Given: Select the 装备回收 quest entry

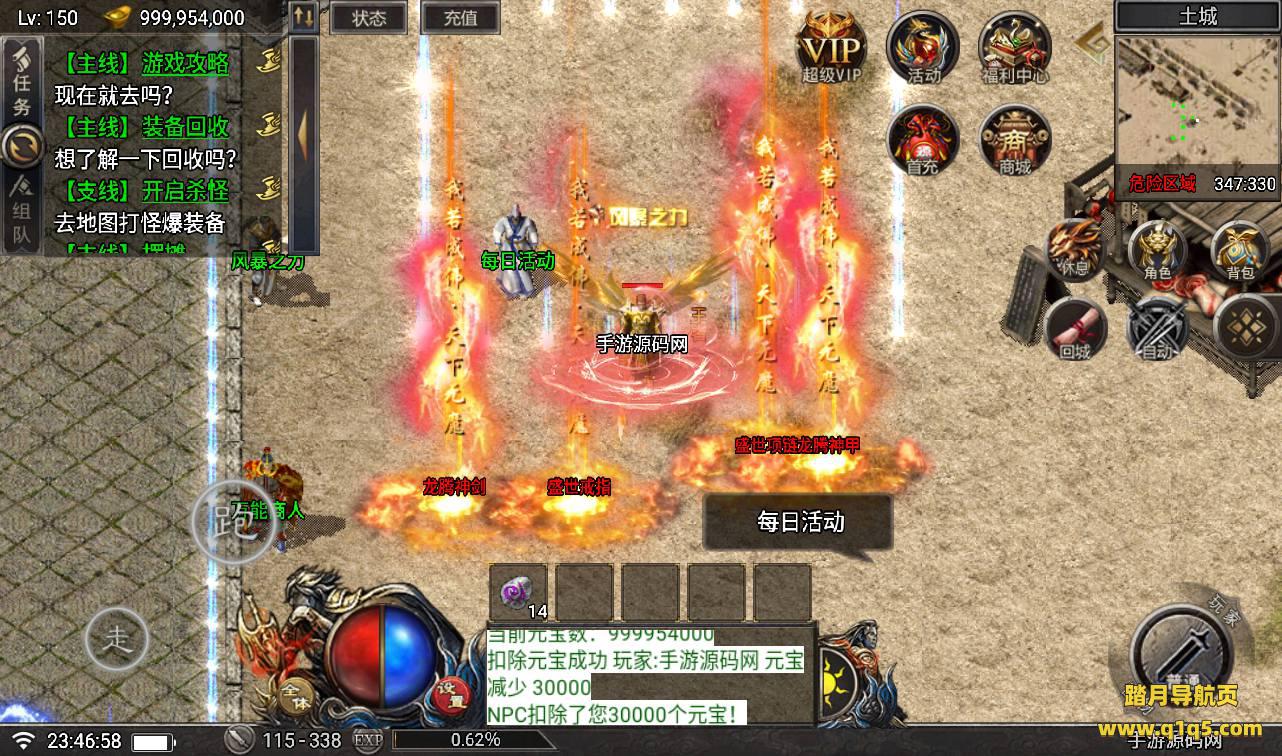Looking at the screenshot, I should (185, 128).
